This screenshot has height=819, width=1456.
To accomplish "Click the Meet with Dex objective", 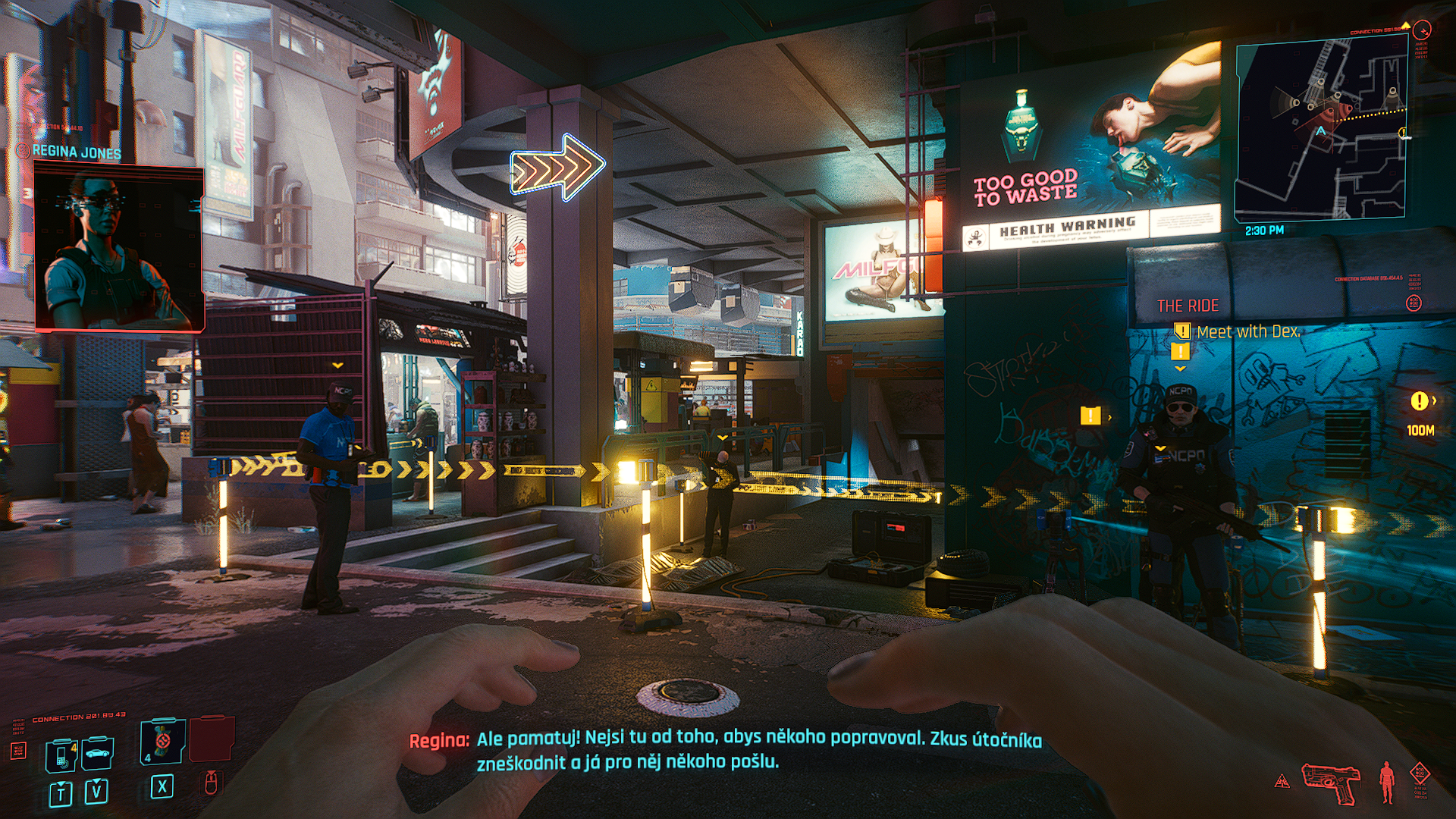I will 1247,331.
